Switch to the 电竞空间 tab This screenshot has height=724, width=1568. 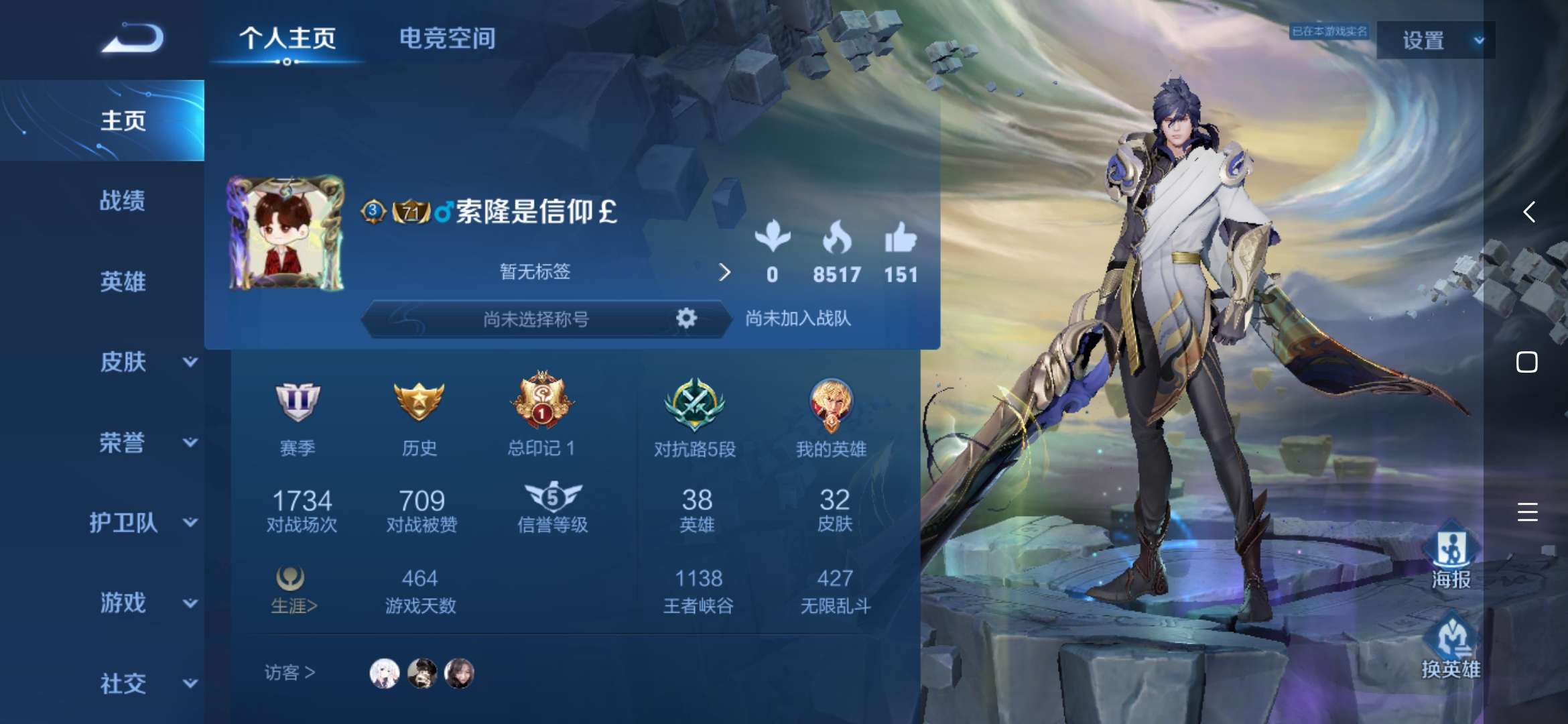coord(447,39)
